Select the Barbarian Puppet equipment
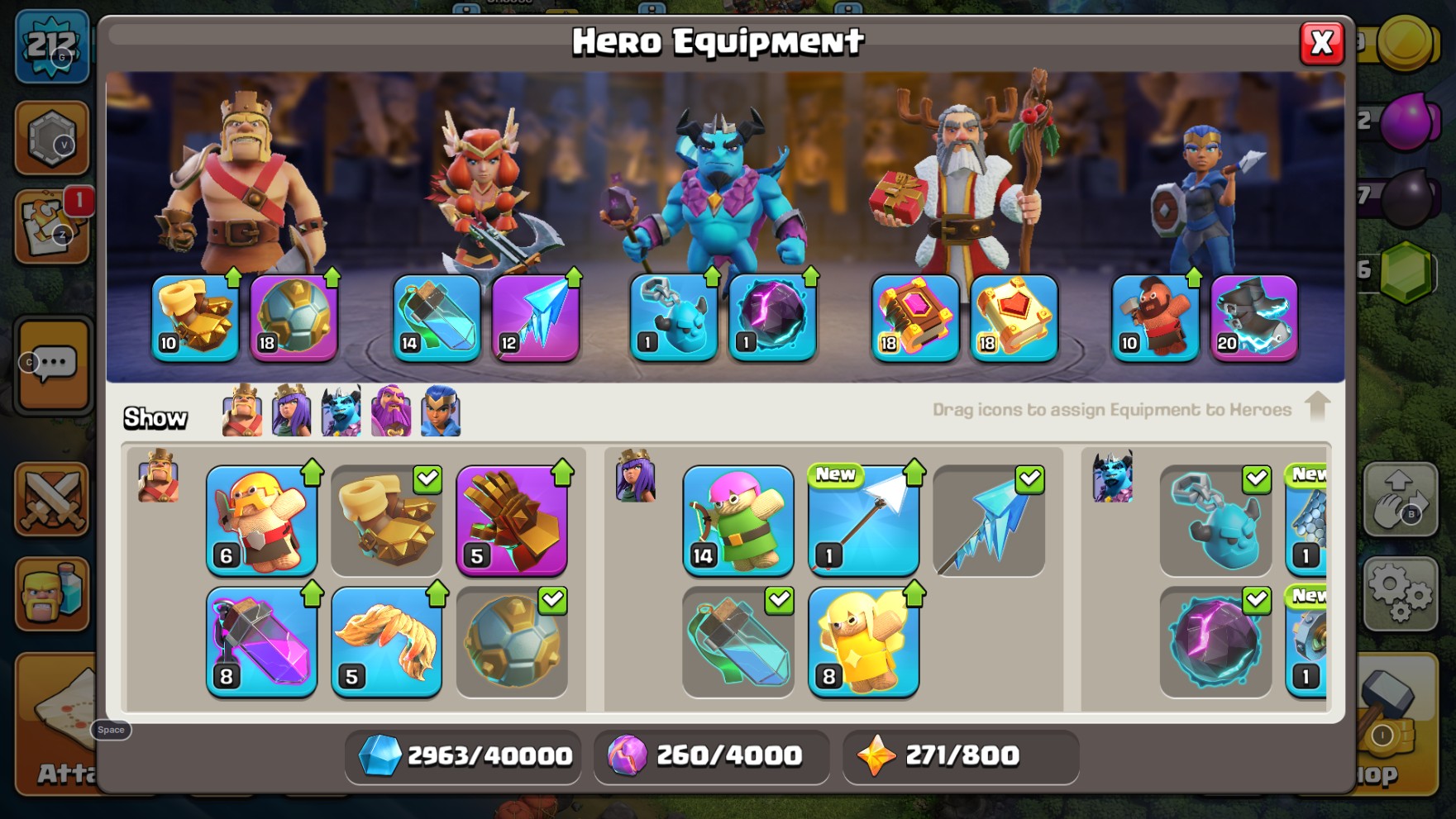 point(261,521)
